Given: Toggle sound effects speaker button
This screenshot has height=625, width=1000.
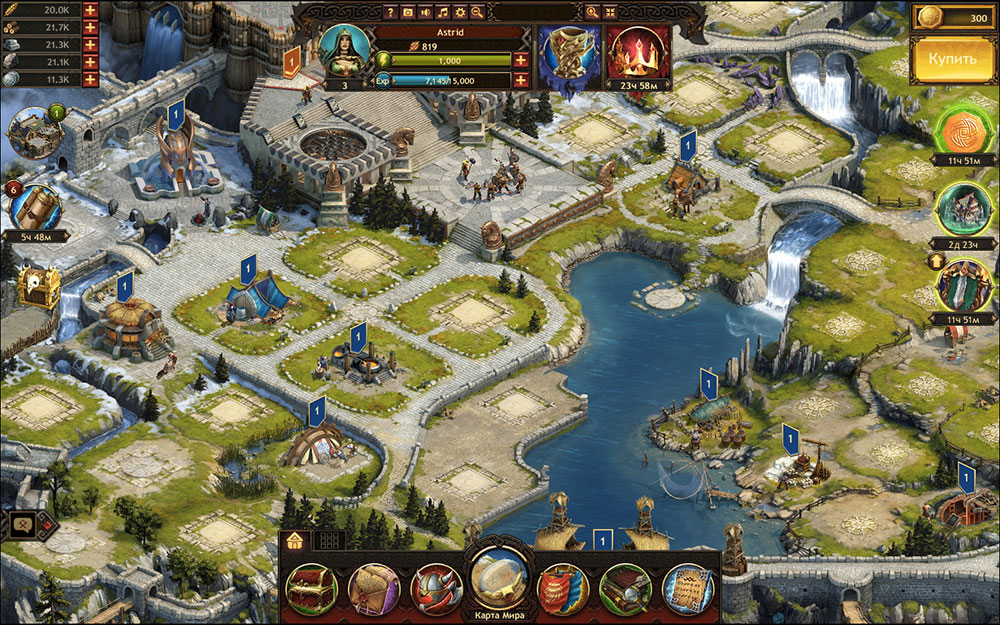Looking at the screenshot, I should [x=425, y=12].
